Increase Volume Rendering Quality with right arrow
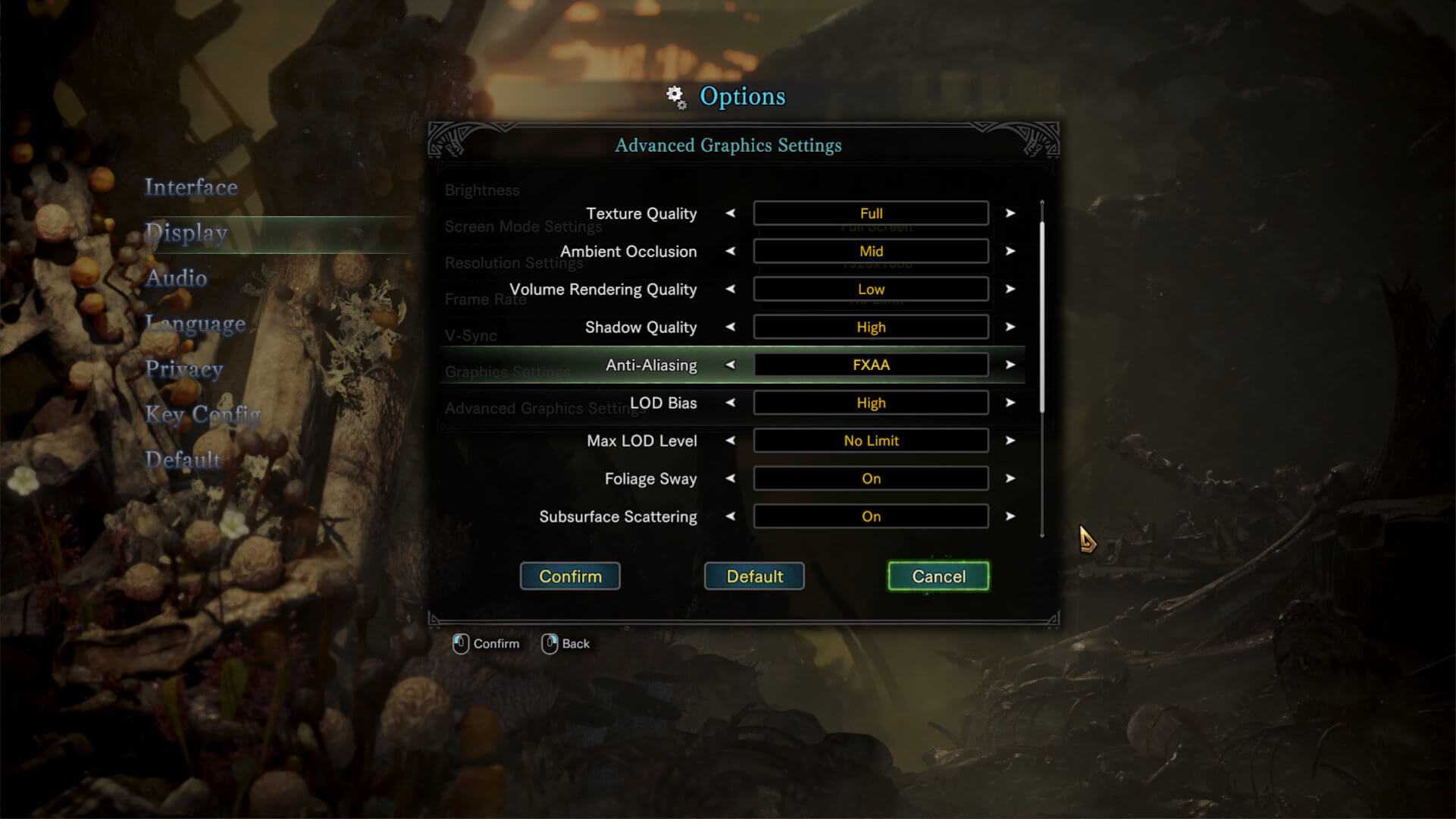The height and width of the screenshot is (819, 1456). pyautogui.click(x=1010, y=290)
